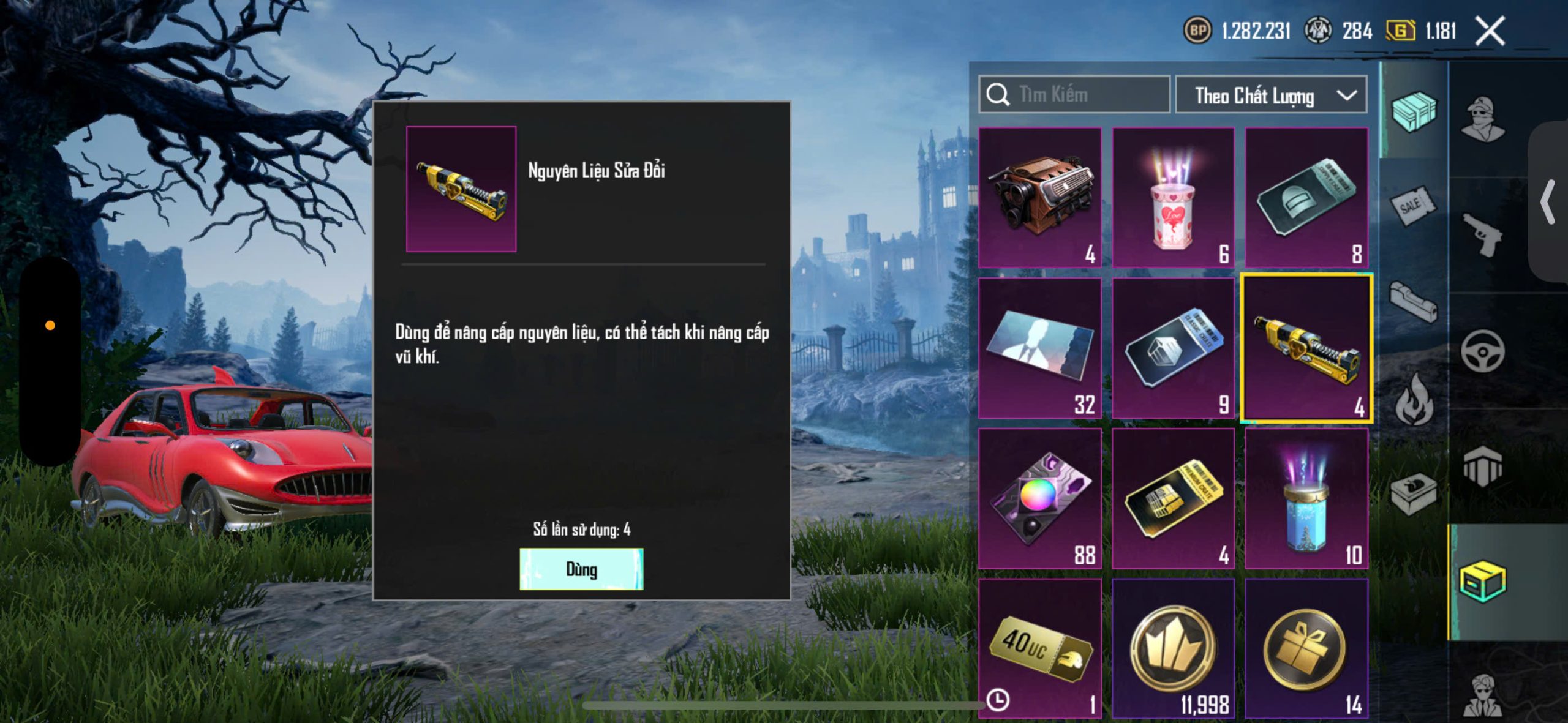Focus the Tìm Kiếm search field
Image resolution: width=1568 pixels, height=723 pixels.
click(1074, 95)
